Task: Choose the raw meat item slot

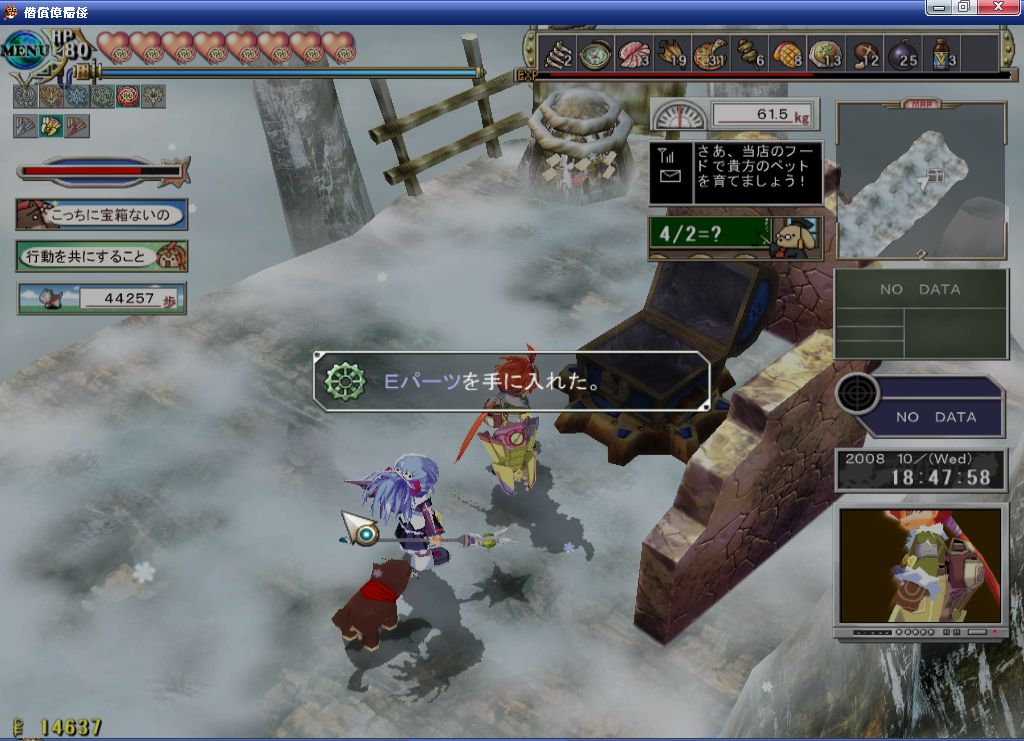Action: tap(633, 53)
